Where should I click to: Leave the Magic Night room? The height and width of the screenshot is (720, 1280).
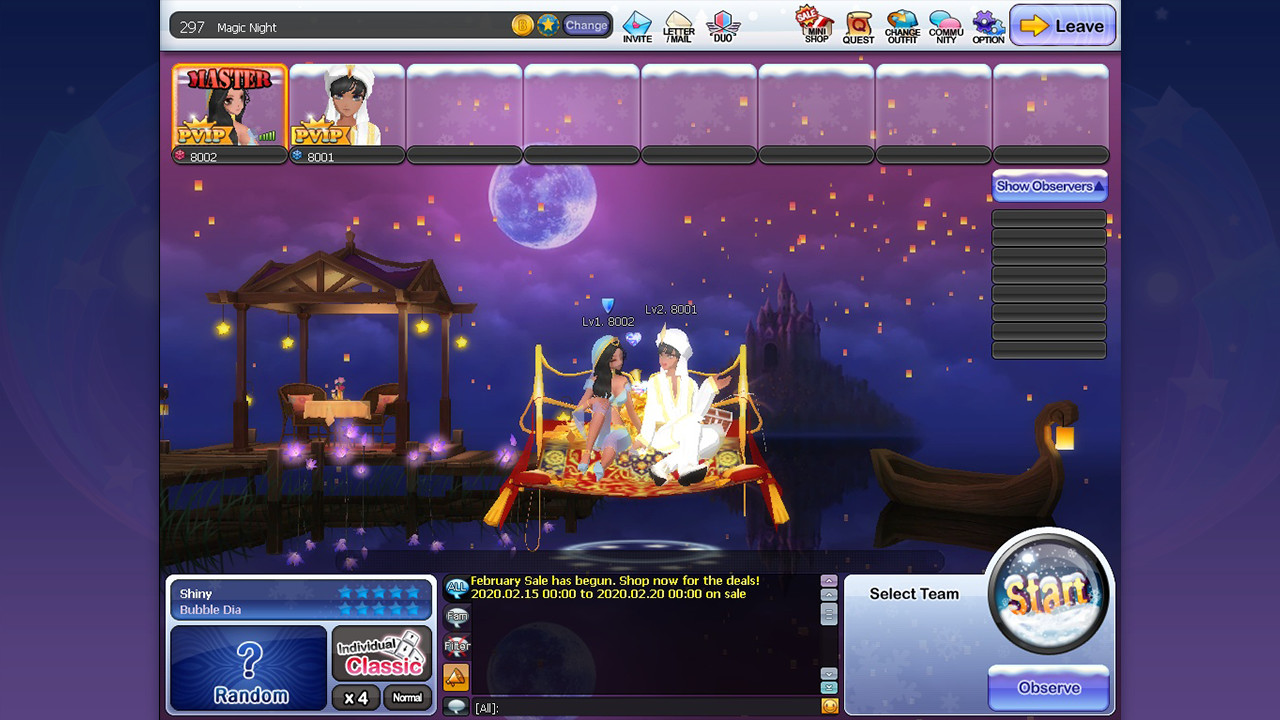pyautogui.click(x=1063, y=25)
